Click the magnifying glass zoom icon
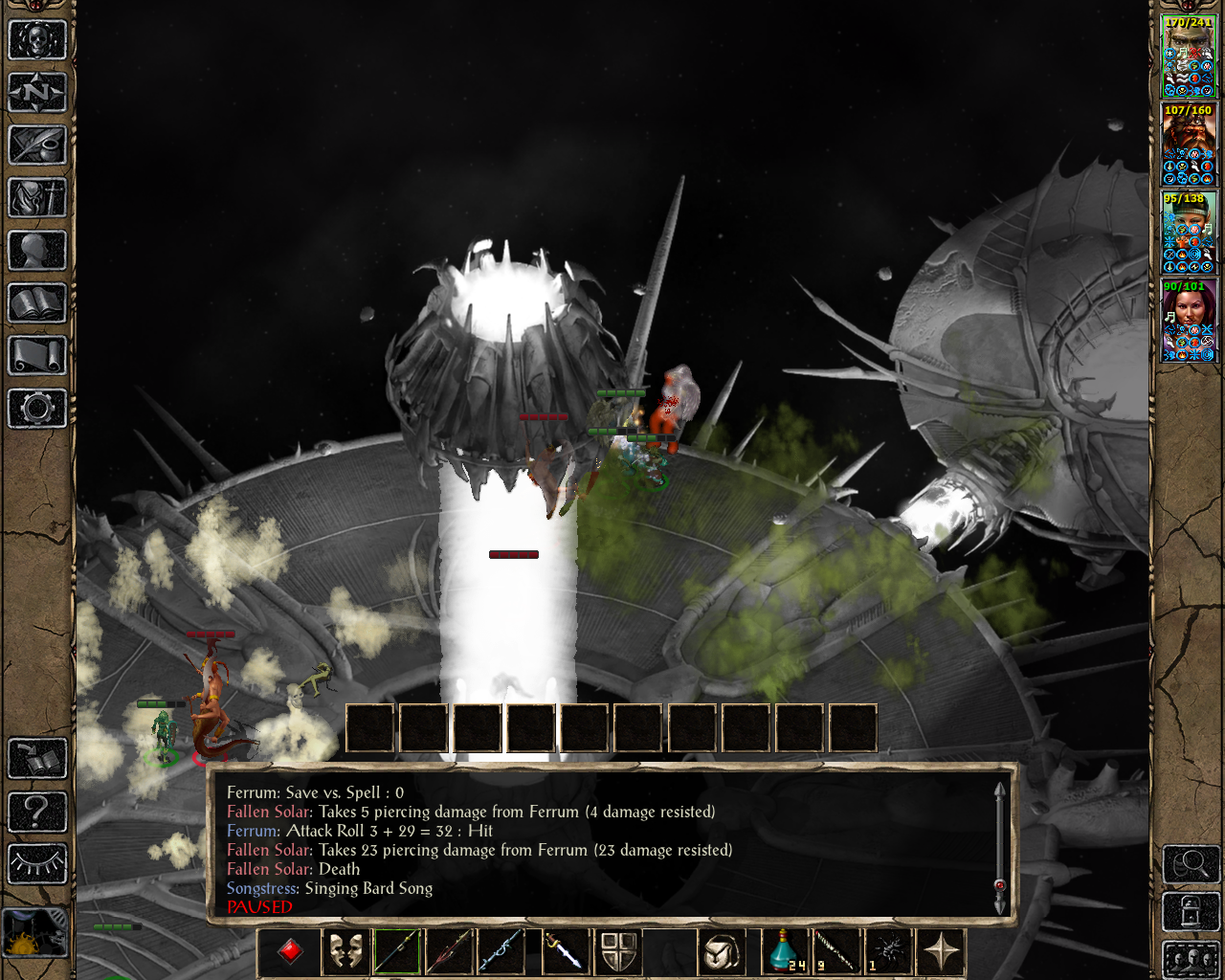 coord(1190,864)
